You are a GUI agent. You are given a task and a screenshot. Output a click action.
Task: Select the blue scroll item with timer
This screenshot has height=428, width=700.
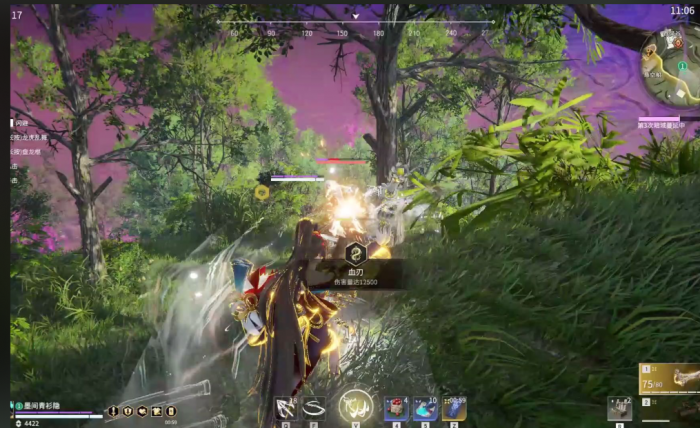(x=454, y=408)
